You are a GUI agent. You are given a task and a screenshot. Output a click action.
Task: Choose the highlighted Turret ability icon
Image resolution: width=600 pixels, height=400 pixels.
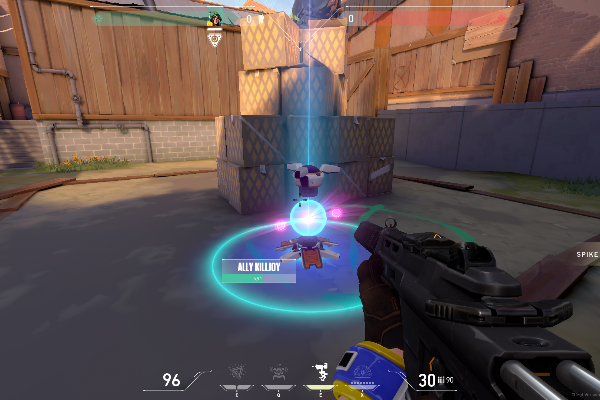pyautogui.click(x=320, y=372)
